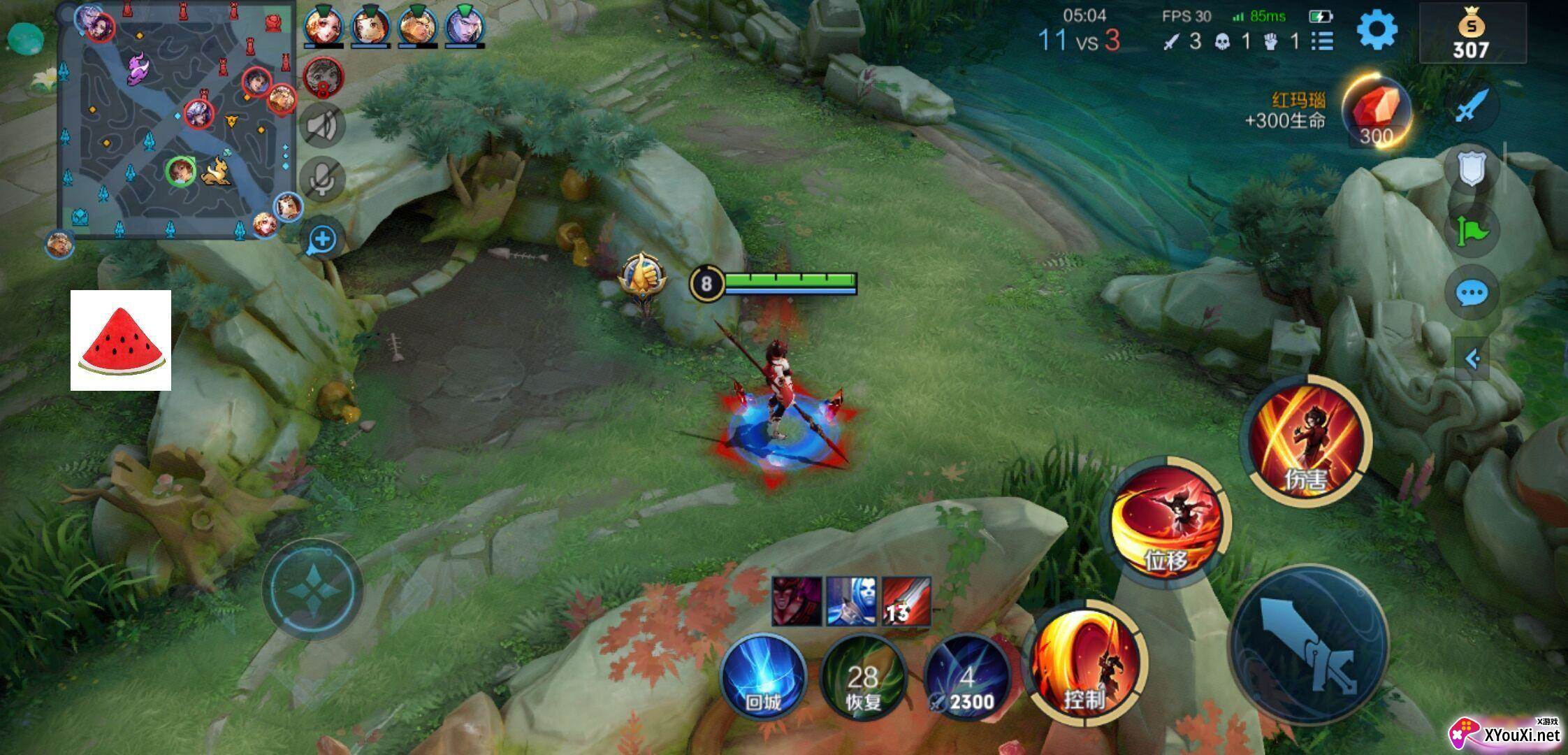Screen dimensions: 1568x755
Task: Activate the 伤害 skill
Action: [x=1305, y=442]
